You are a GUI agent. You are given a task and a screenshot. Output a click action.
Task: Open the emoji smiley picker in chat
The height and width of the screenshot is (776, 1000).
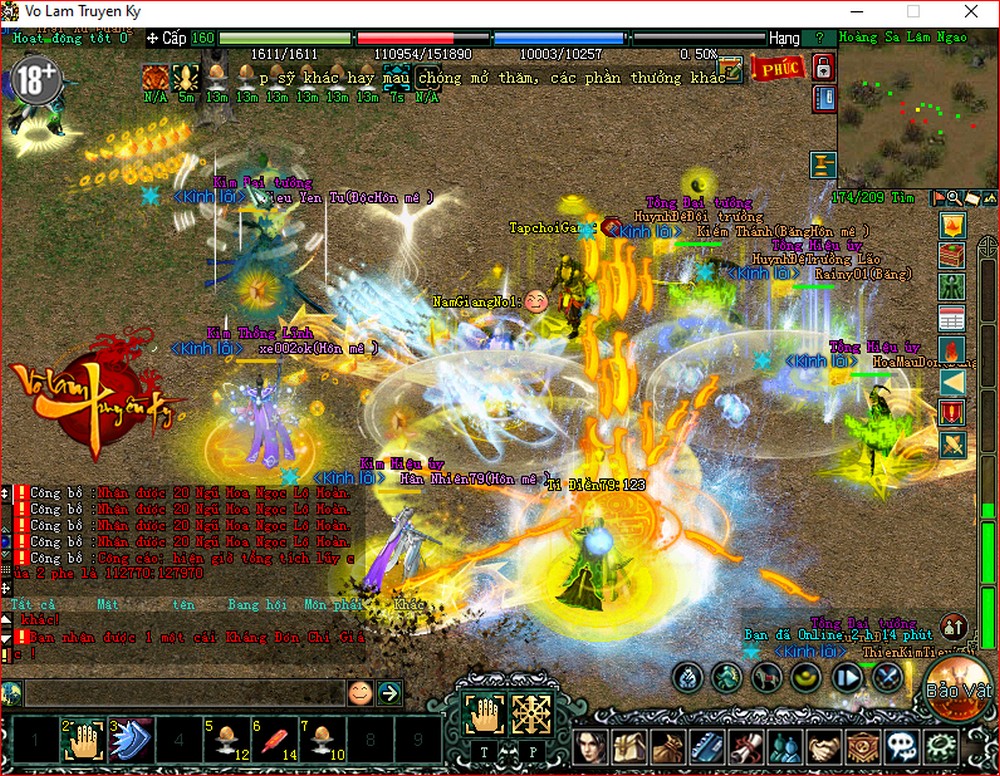point(360,692)
